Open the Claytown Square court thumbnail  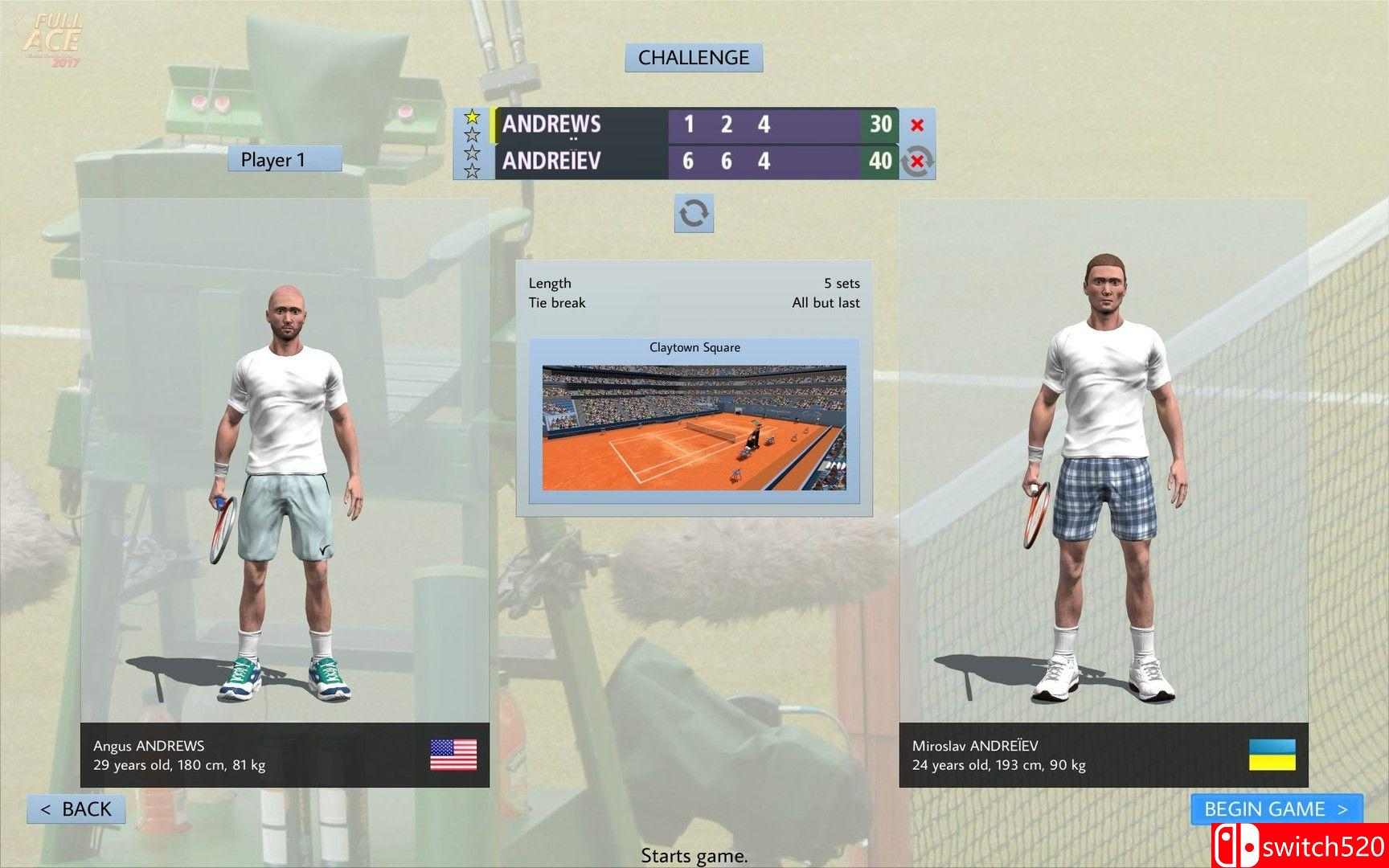pos(694,427)
